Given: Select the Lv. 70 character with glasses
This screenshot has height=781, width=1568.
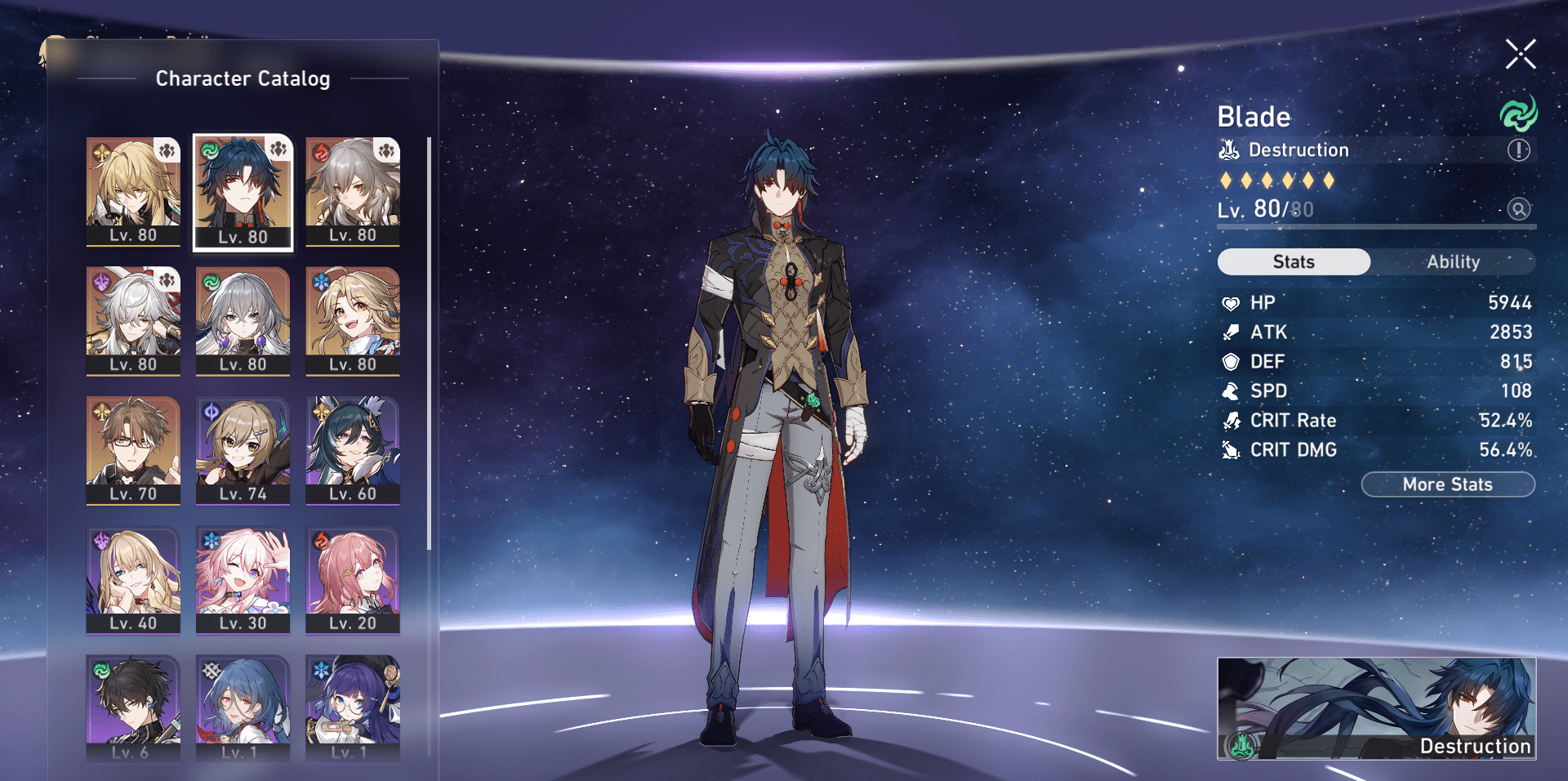Looking at the screenshot, I should (133, 449).
